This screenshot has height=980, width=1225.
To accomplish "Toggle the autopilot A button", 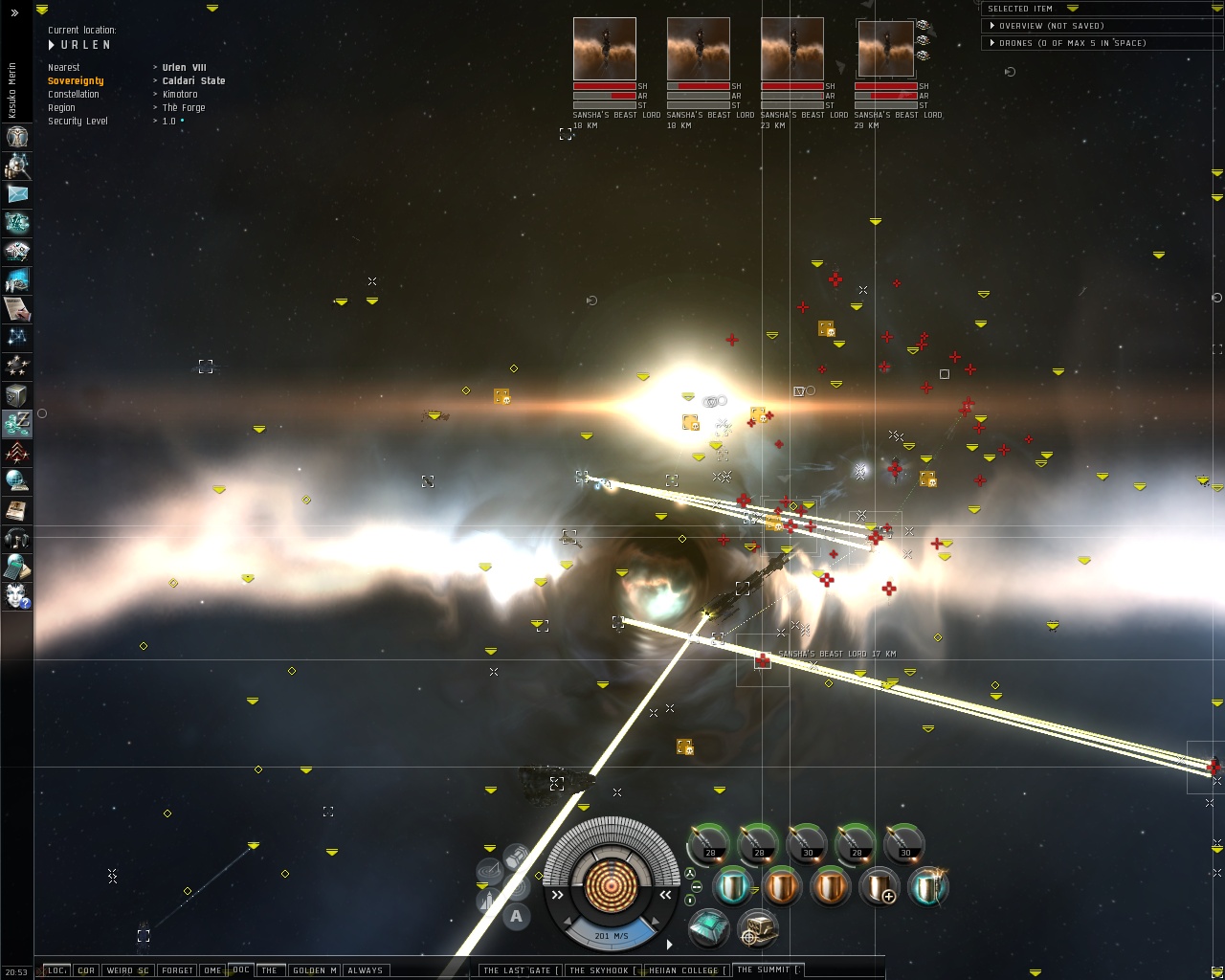I will tap(516, 917).
